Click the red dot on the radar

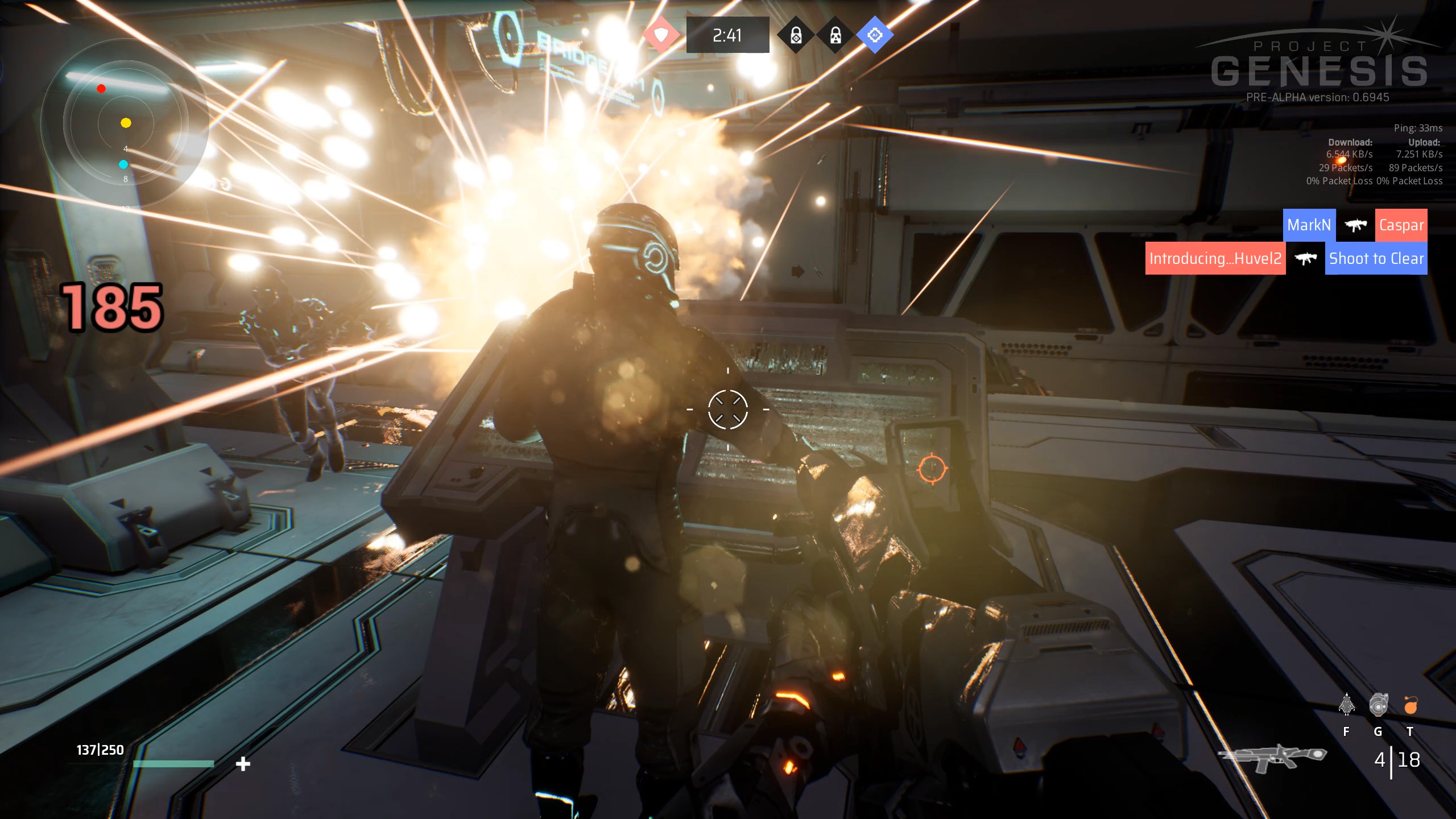tap(101, 89)
